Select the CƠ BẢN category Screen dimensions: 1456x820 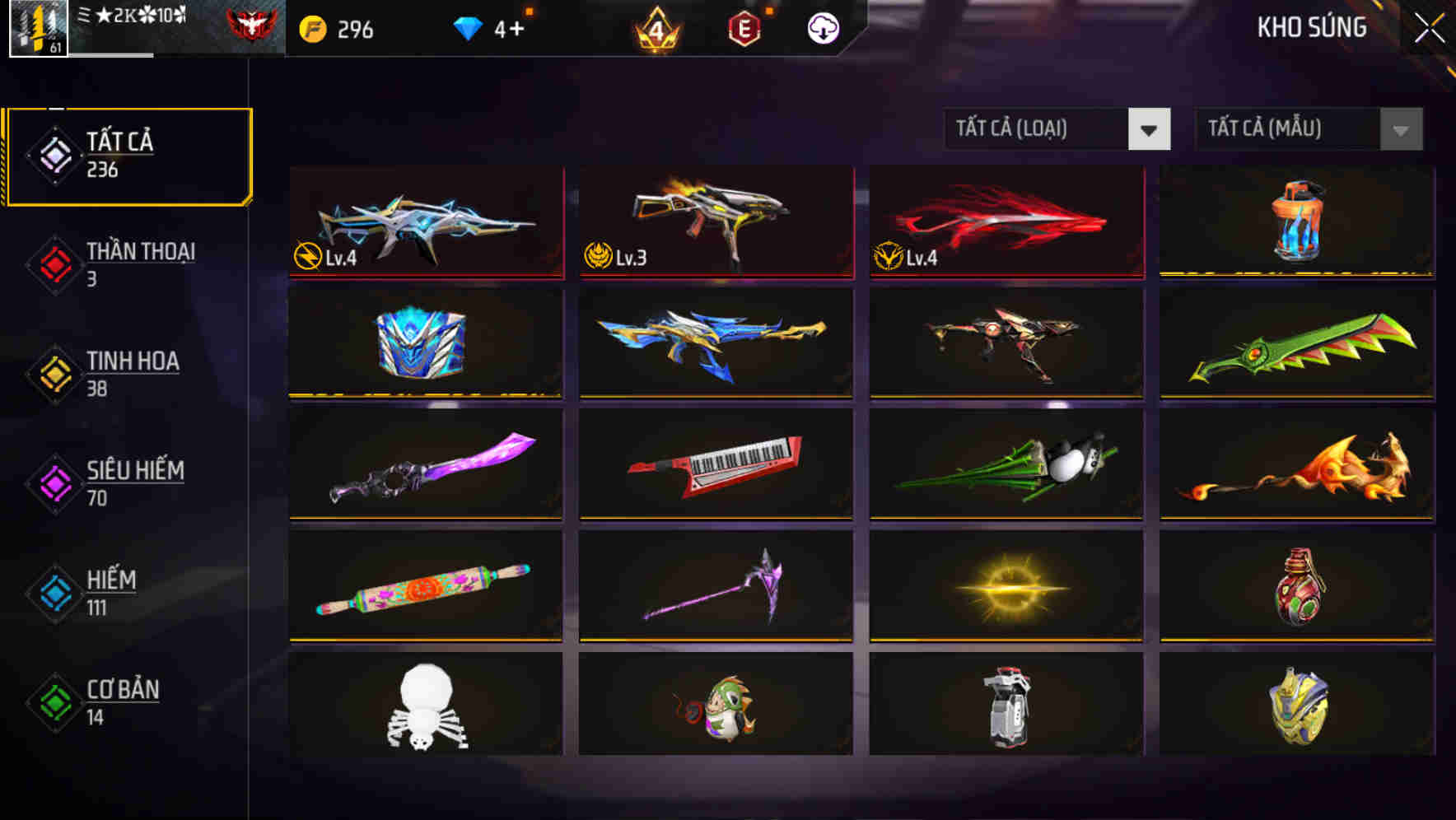[x=121, y=700]
